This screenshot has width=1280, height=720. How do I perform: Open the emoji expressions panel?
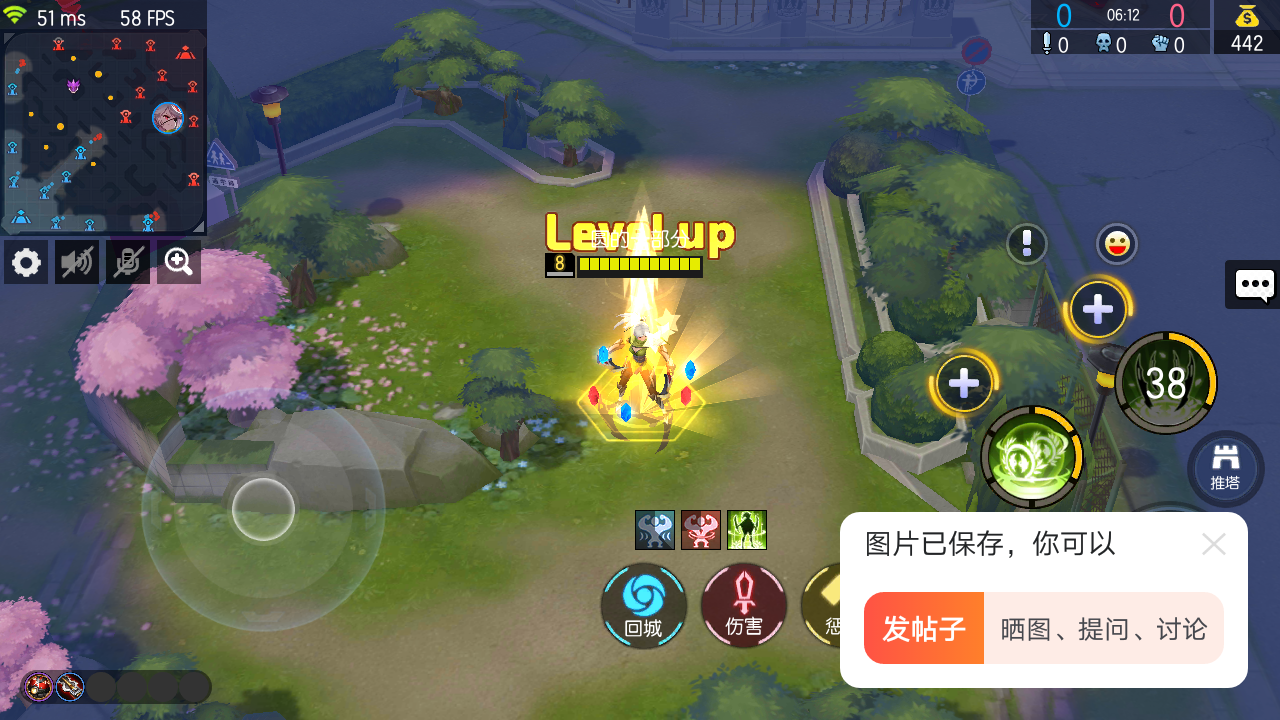pyautogui.click(x=1115, y=243)
